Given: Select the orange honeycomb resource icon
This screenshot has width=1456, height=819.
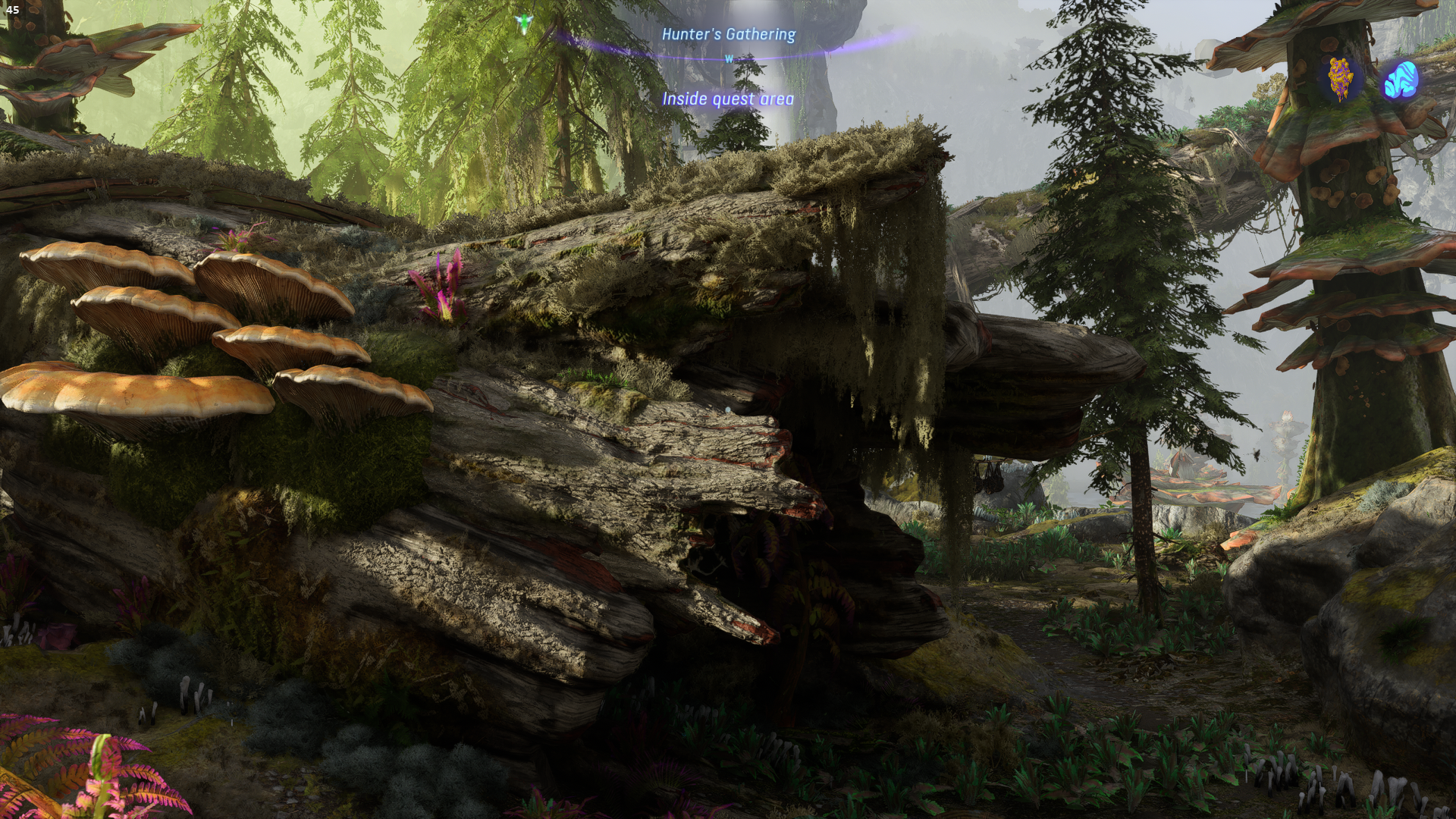Looking at the screenshot, I should 1341,80.
